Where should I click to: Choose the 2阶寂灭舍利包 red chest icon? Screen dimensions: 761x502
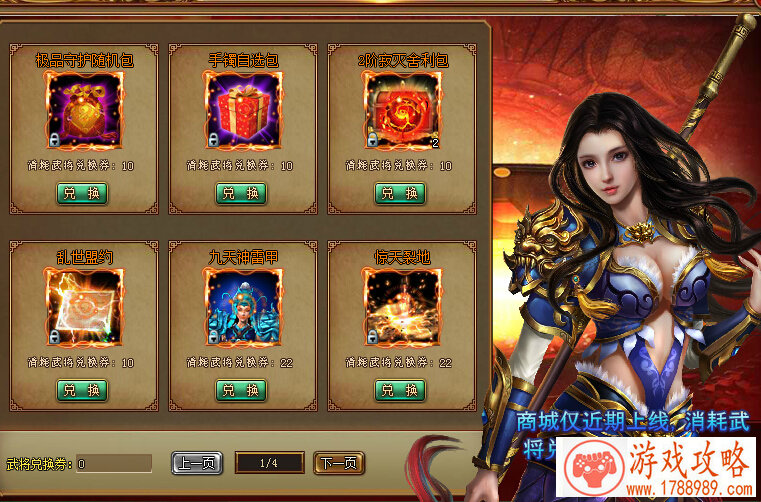coord(400,109)
